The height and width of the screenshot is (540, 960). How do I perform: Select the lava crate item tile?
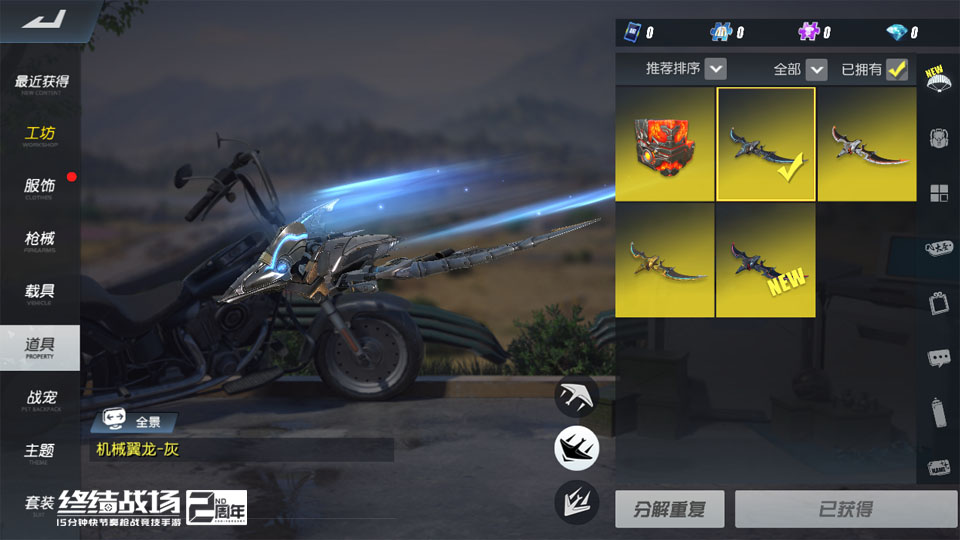pos(664,144)
